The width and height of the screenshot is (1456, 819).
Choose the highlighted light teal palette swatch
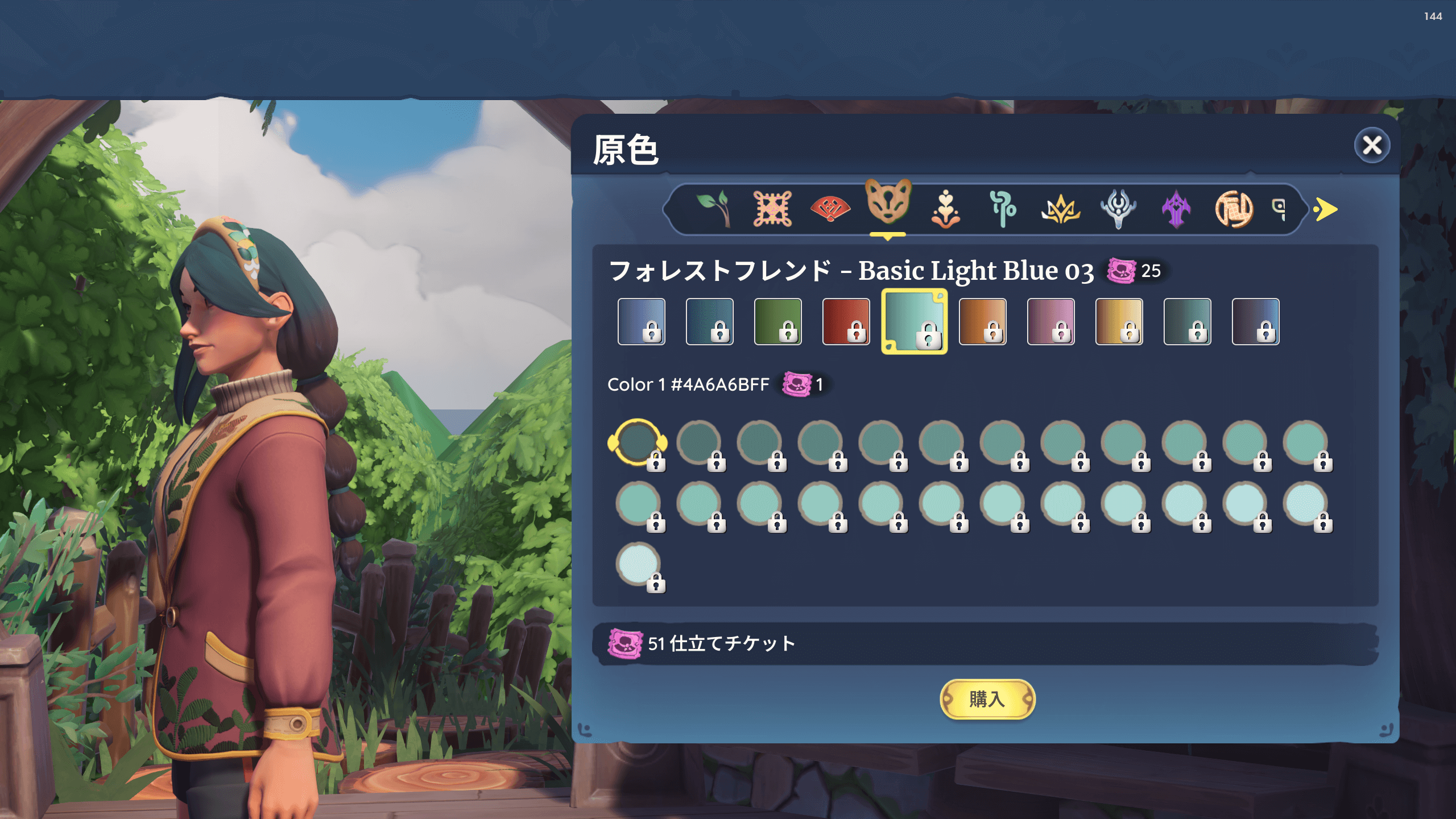pyautogui.click(x=914, y=321)
